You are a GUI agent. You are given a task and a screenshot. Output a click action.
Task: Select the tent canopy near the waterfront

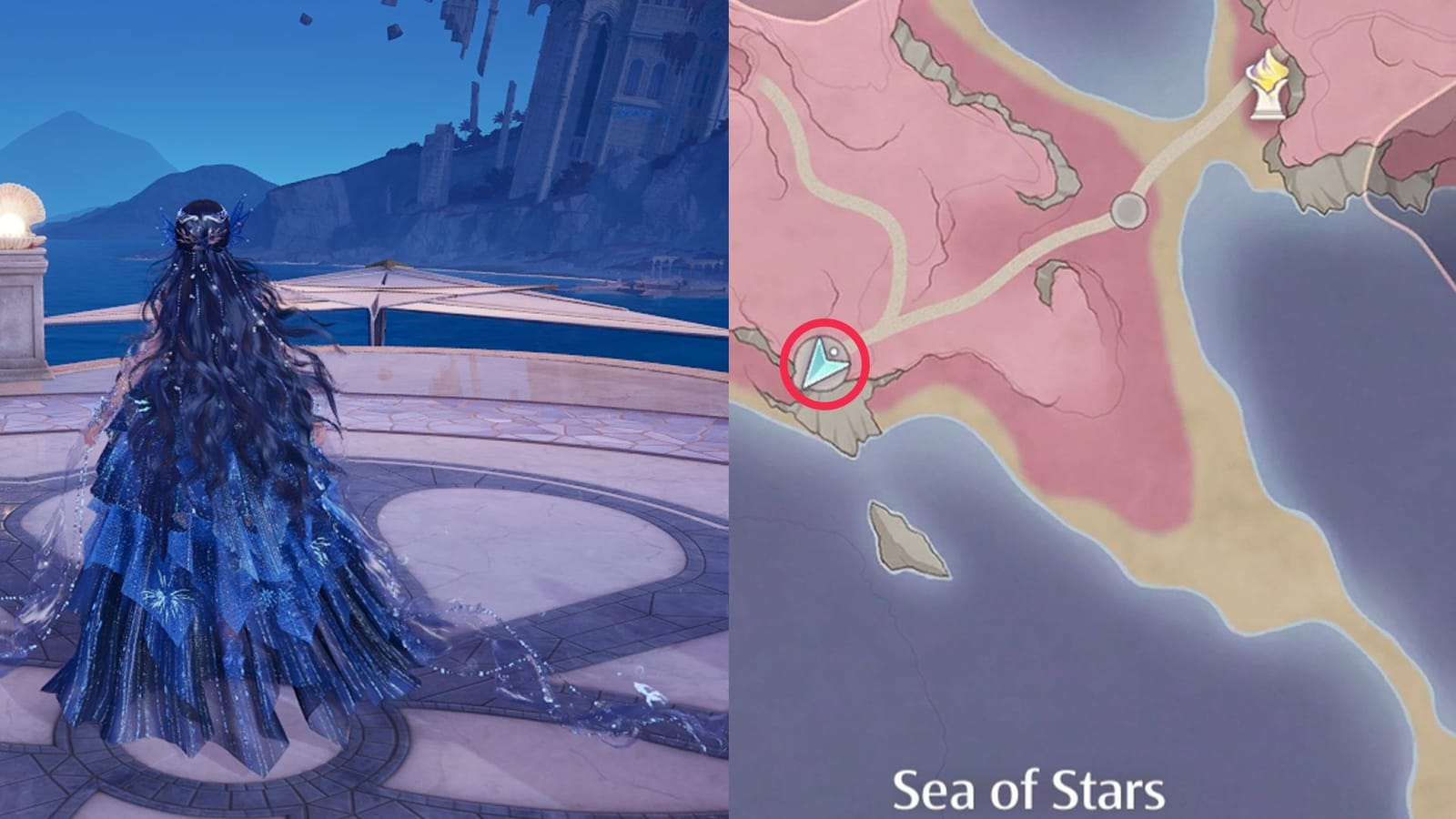click(x=391, y=291)
